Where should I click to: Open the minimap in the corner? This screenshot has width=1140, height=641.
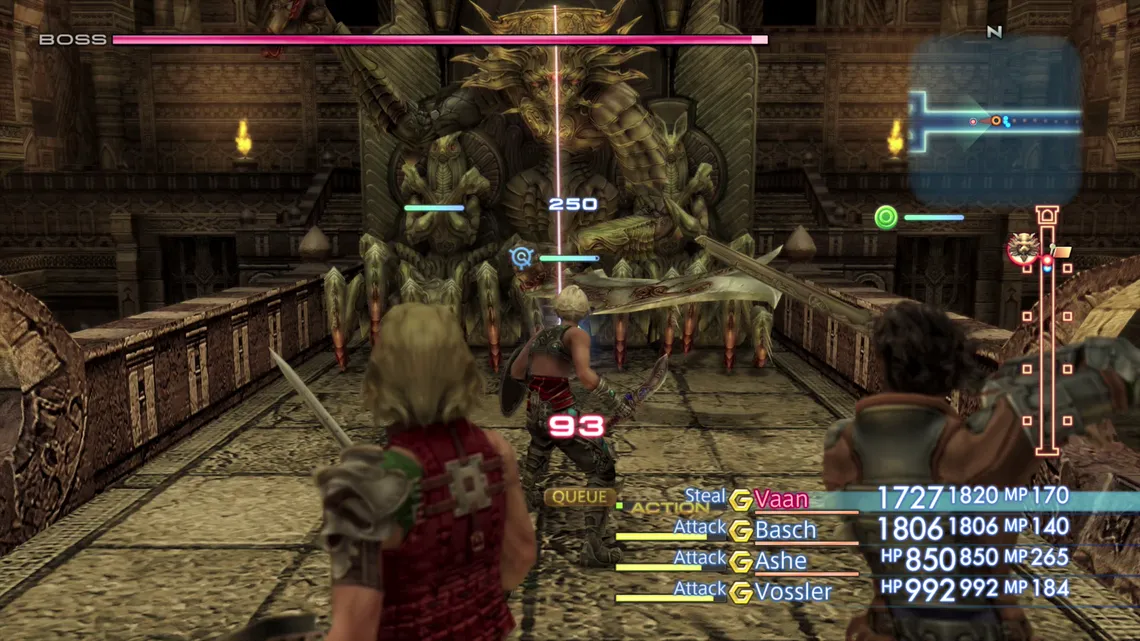pyautogui.click(x=995, y=121)
